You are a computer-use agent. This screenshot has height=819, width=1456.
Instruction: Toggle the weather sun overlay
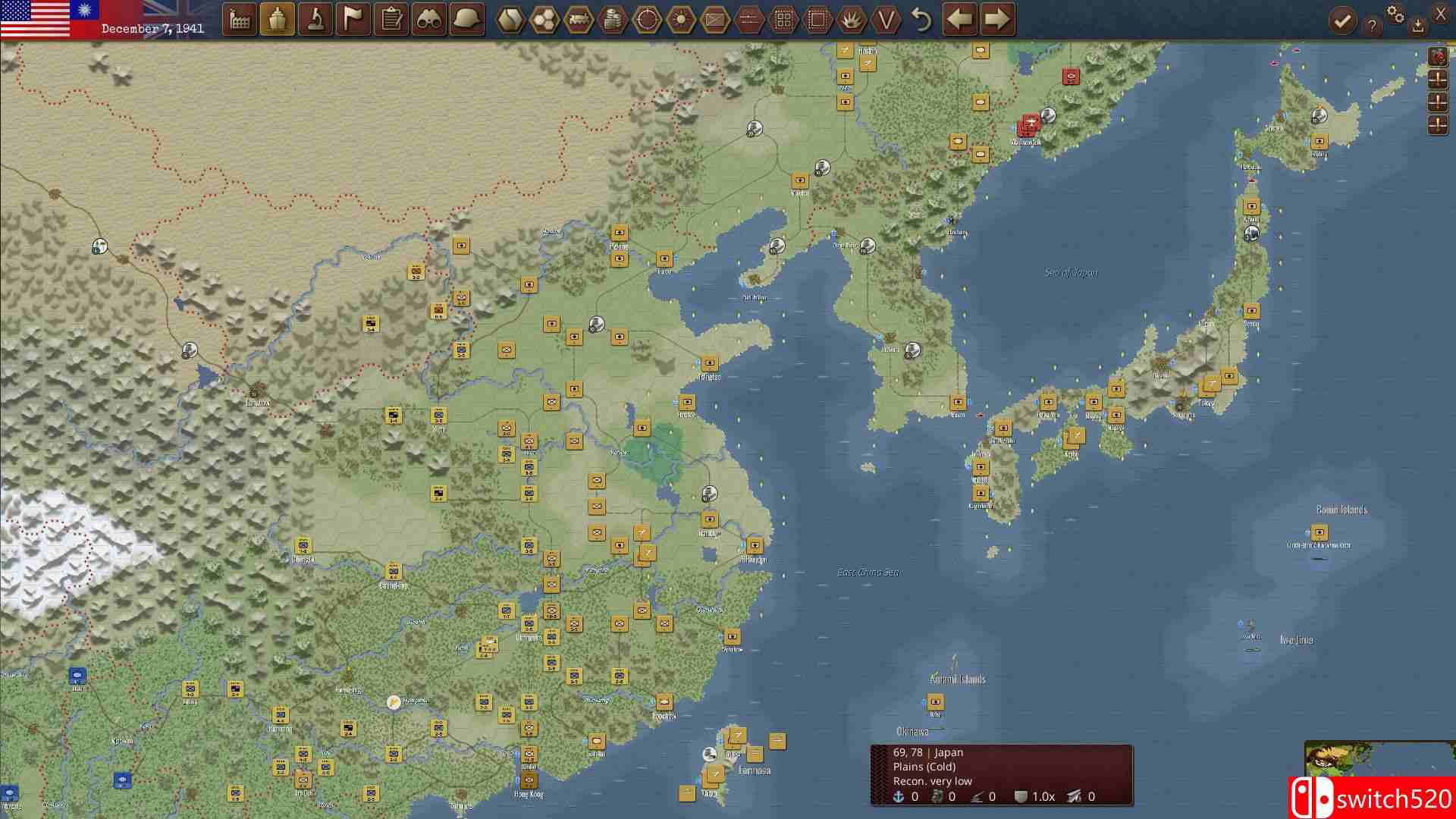coord(680,20)
